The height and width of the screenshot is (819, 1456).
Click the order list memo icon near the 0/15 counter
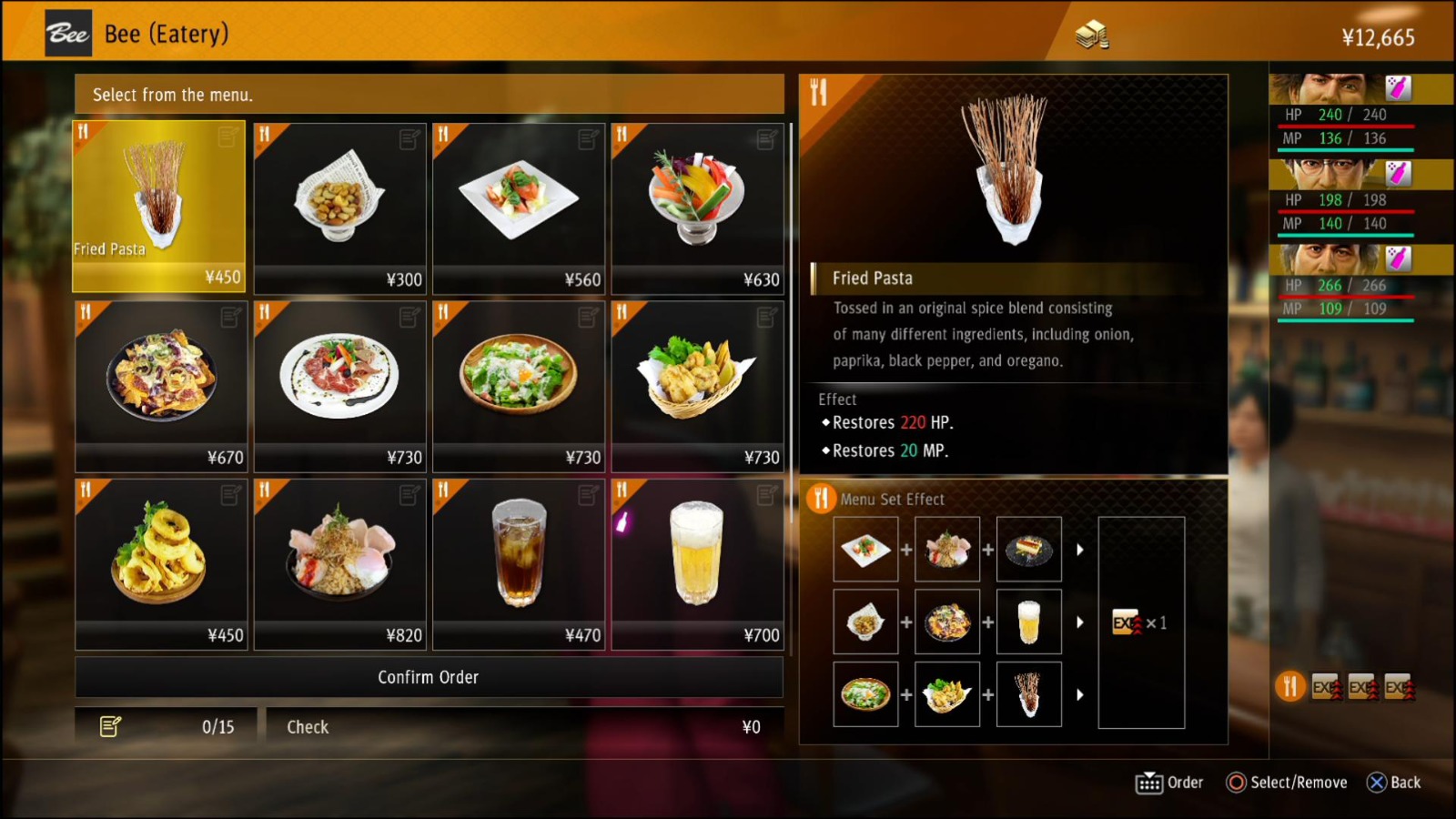click(111, 726)
